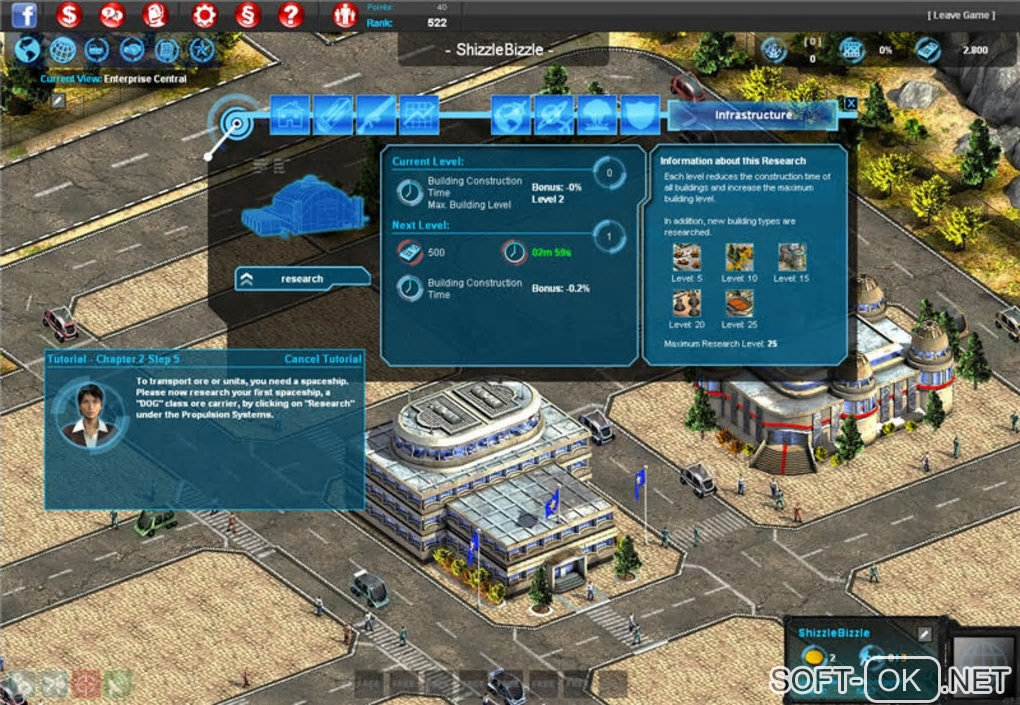
Task: Open the red chat bubbles icon
Action: click(x=112, y=15)
